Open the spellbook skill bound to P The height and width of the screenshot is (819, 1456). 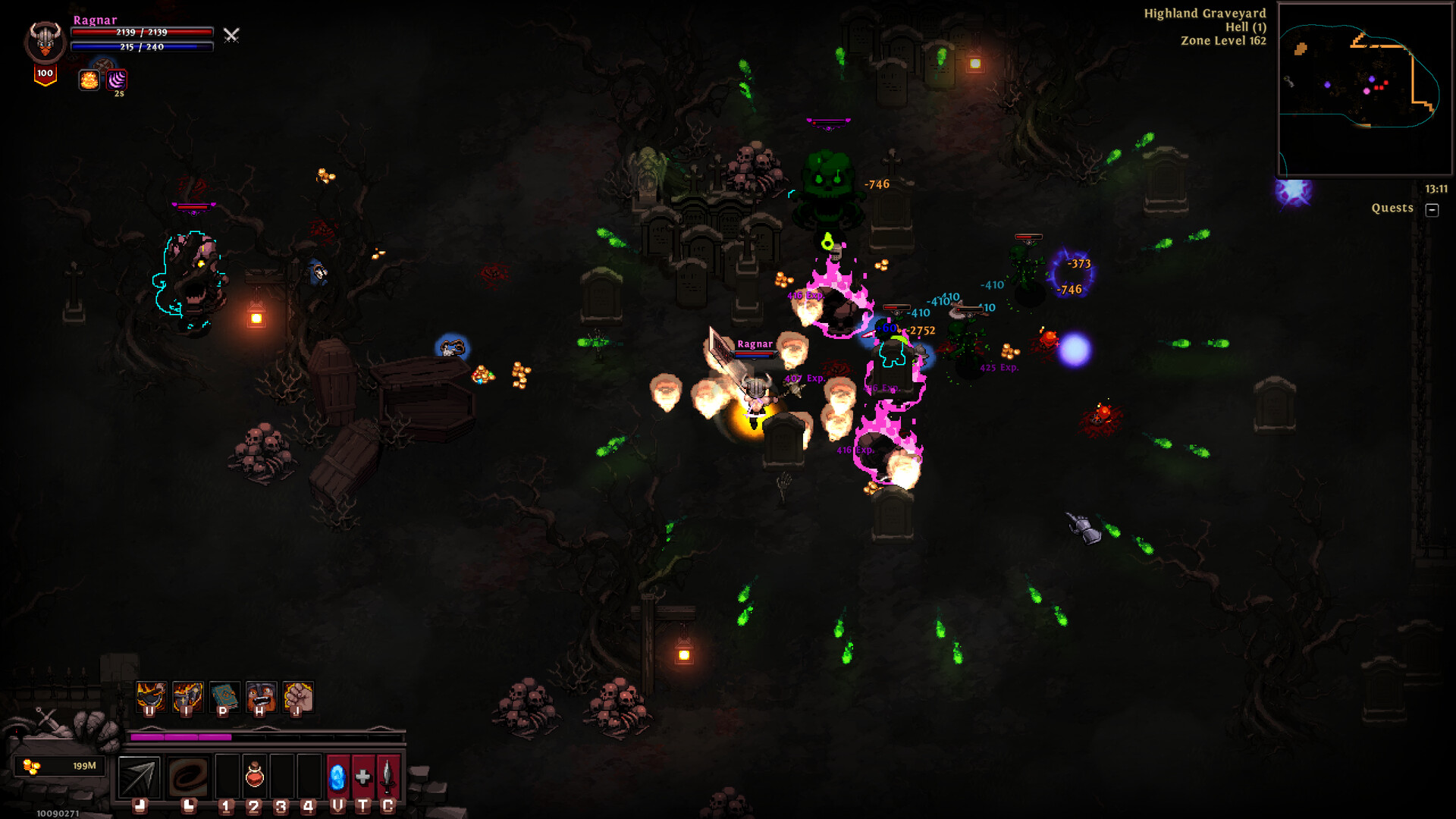coord(224,696)
